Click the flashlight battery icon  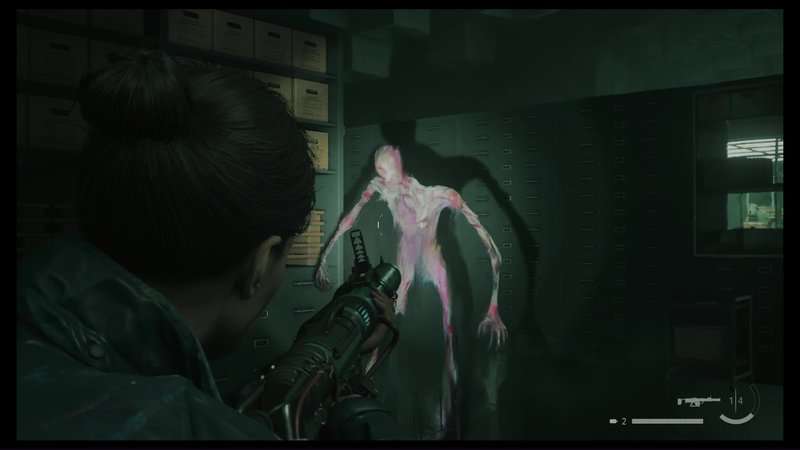(614, 421)
